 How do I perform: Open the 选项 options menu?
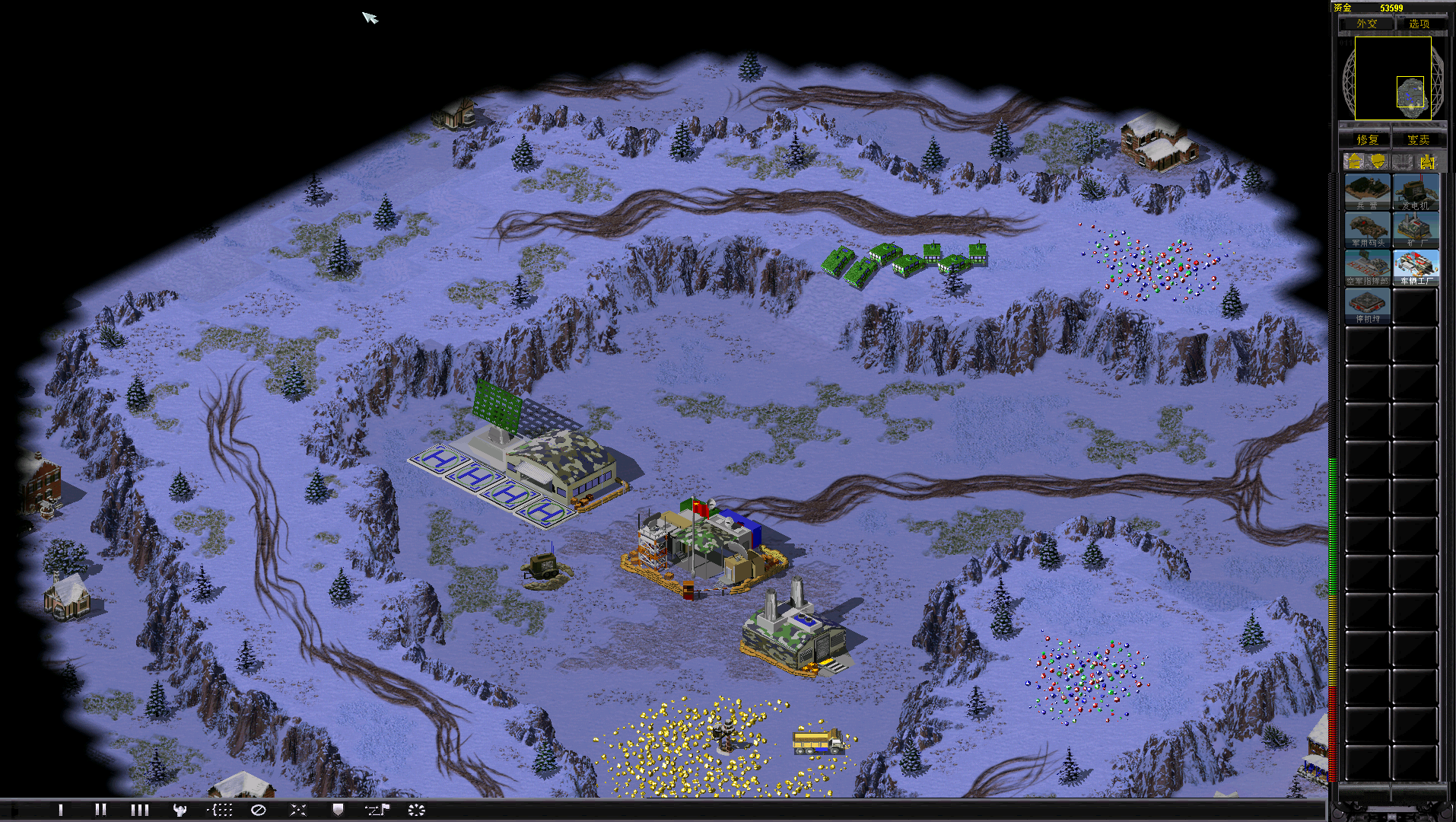[1419, 24]
